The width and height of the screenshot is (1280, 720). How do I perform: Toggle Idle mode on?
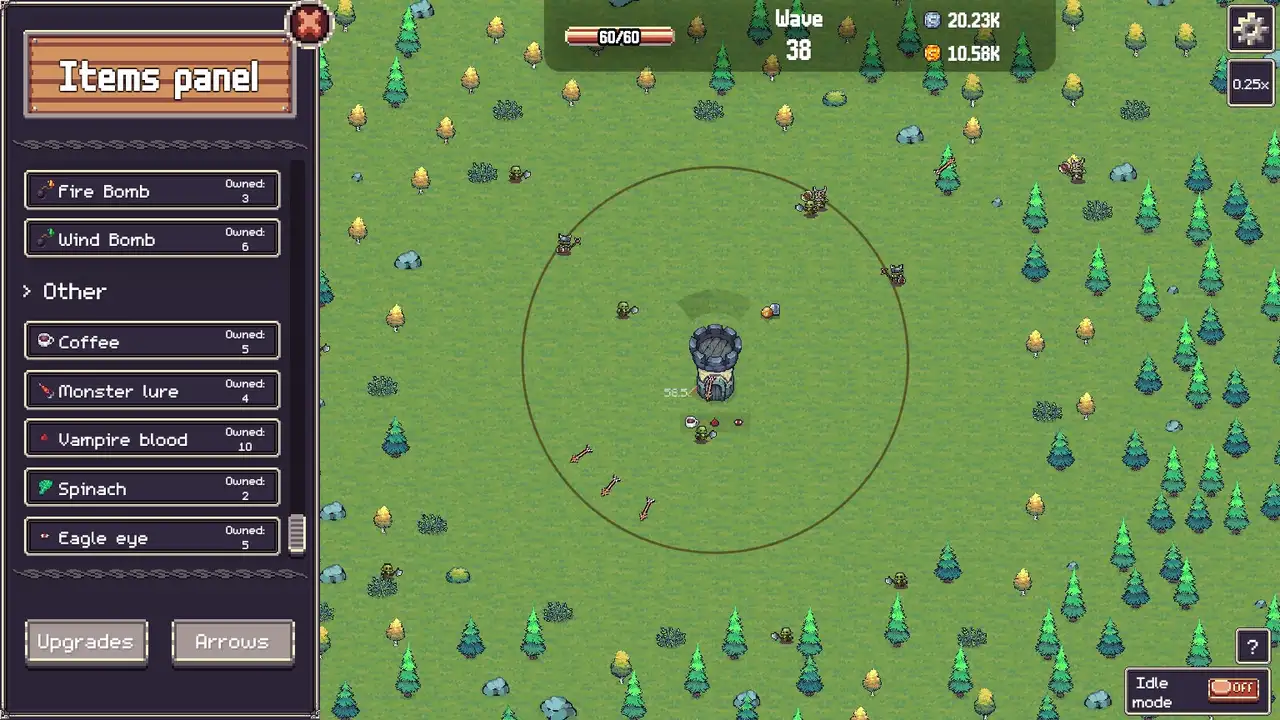pos(1233,688)
